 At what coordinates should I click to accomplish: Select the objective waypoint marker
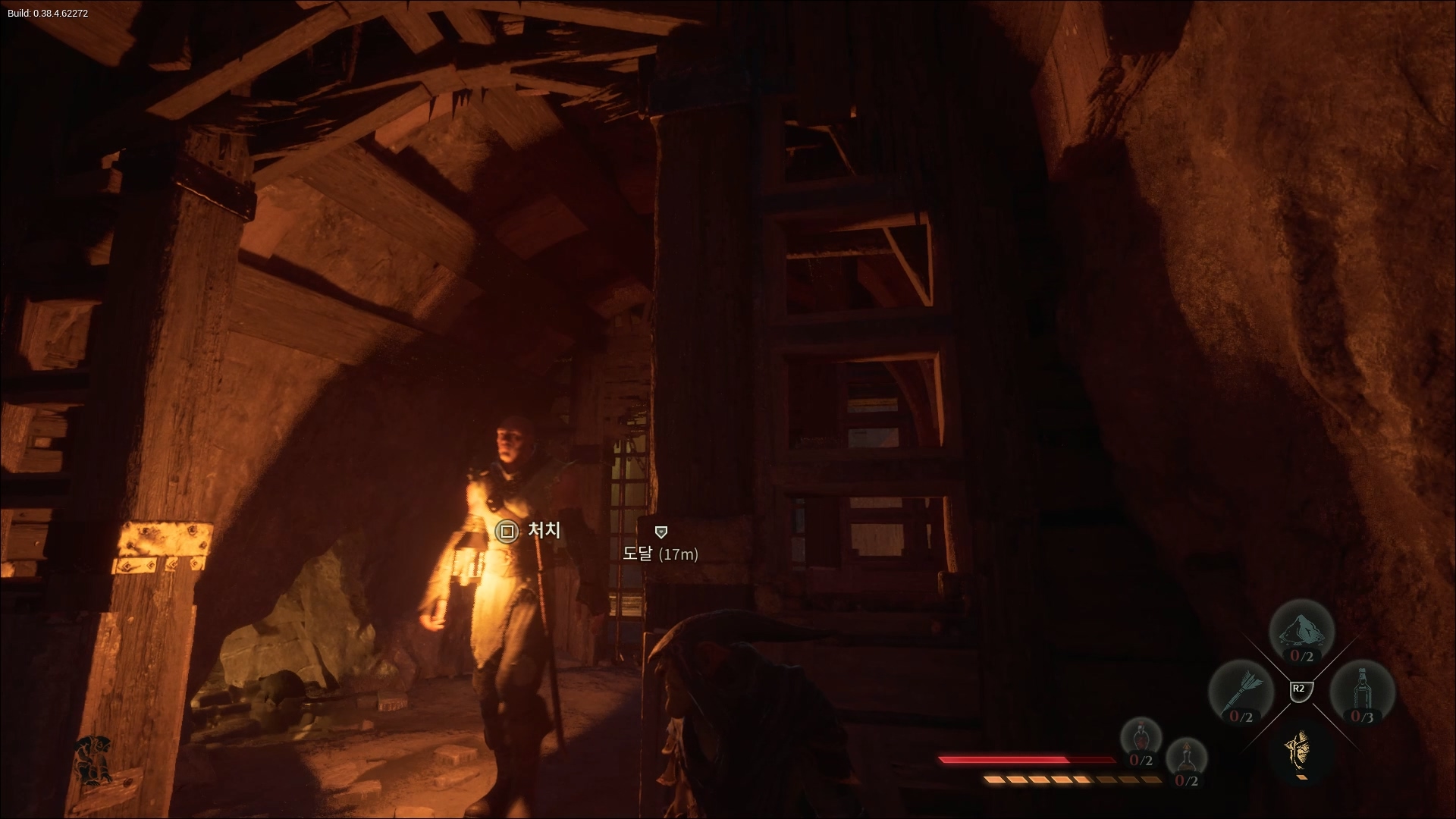[x=661, y=532]
